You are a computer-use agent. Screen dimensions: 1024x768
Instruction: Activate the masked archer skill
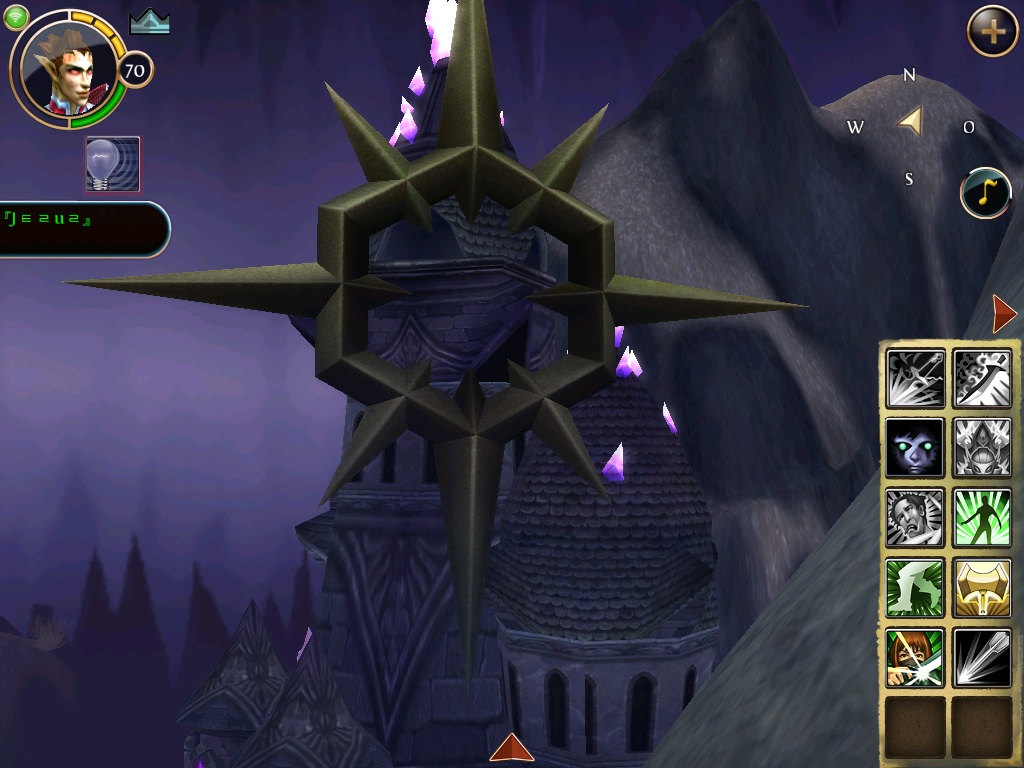coord(915,658)
